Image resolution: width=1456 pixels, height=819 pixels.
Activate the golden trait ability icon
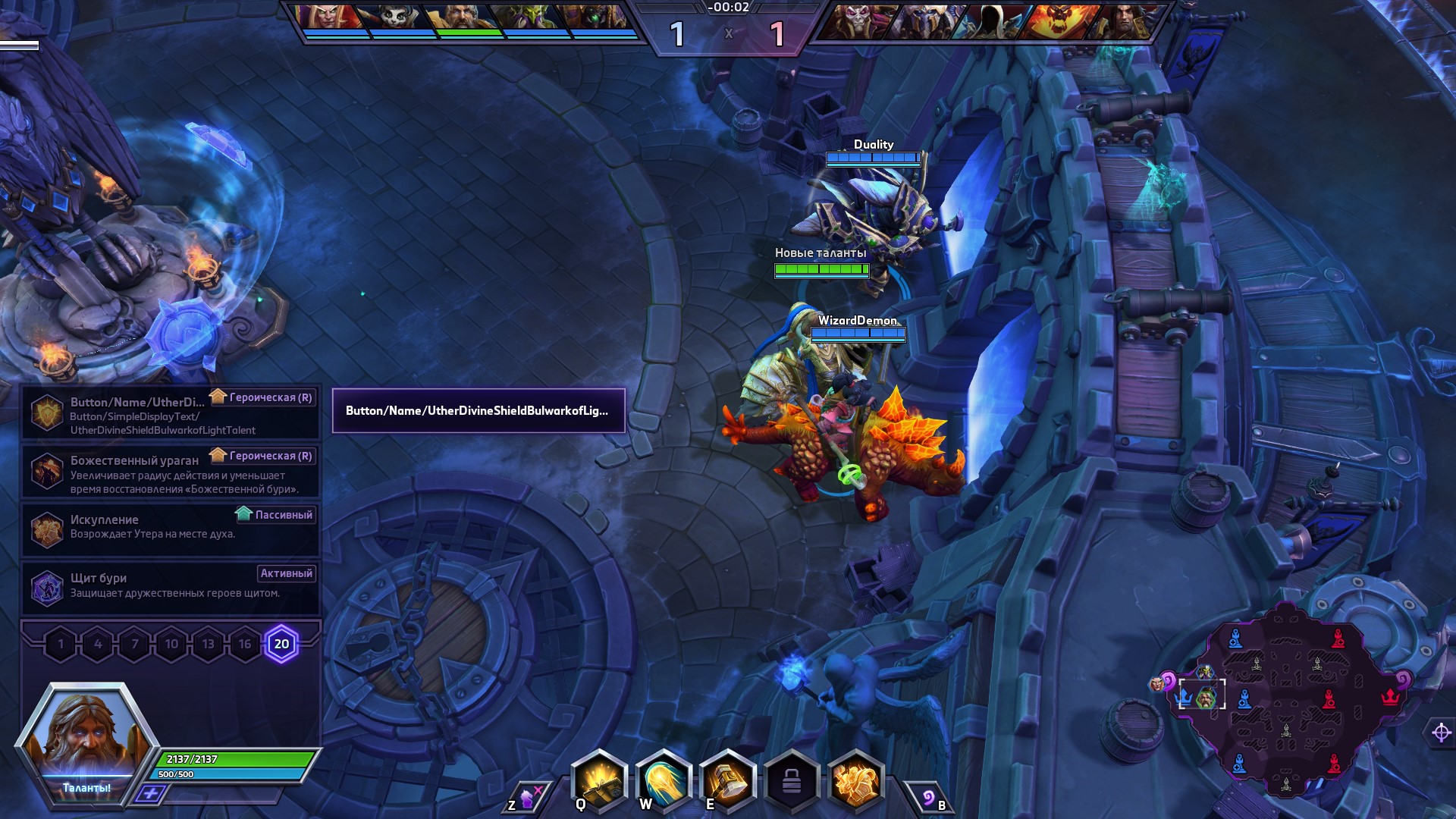[x=856, y=781]
